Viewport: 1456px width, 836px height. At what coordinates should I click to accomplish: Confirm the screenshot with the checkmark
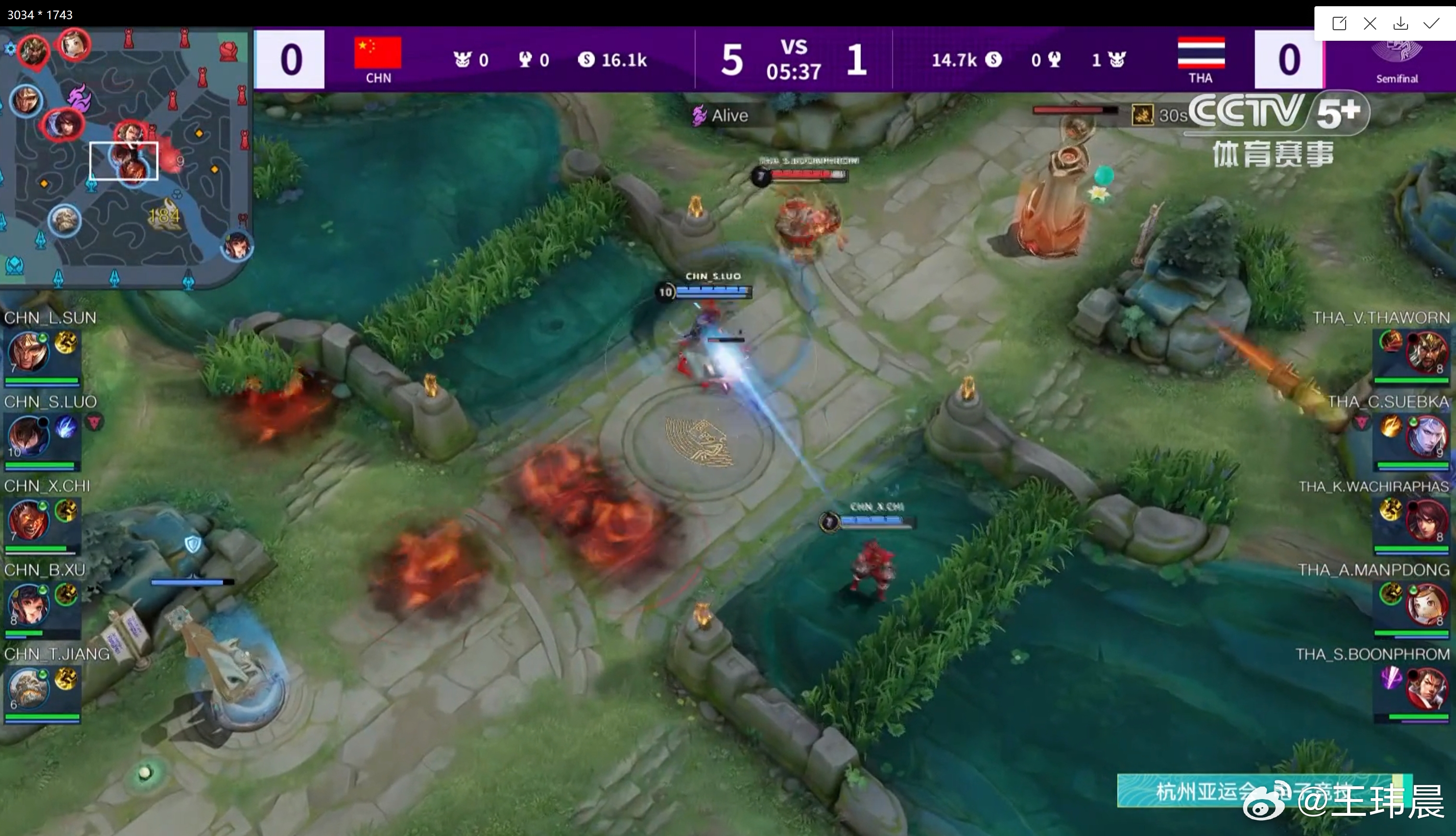tap(1432, 23)
